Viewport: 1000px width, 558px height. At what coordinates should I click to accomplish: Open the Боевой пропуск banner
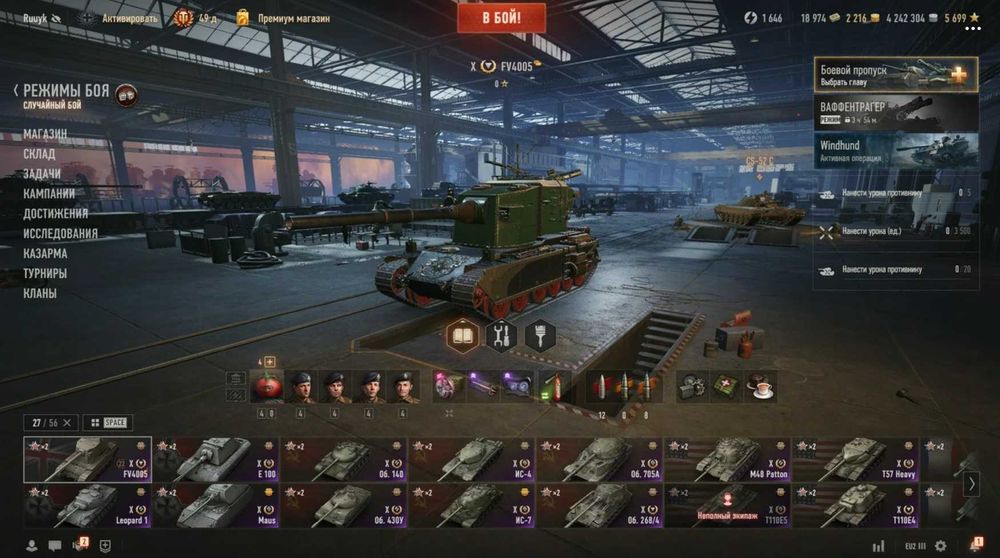[895, 75]
